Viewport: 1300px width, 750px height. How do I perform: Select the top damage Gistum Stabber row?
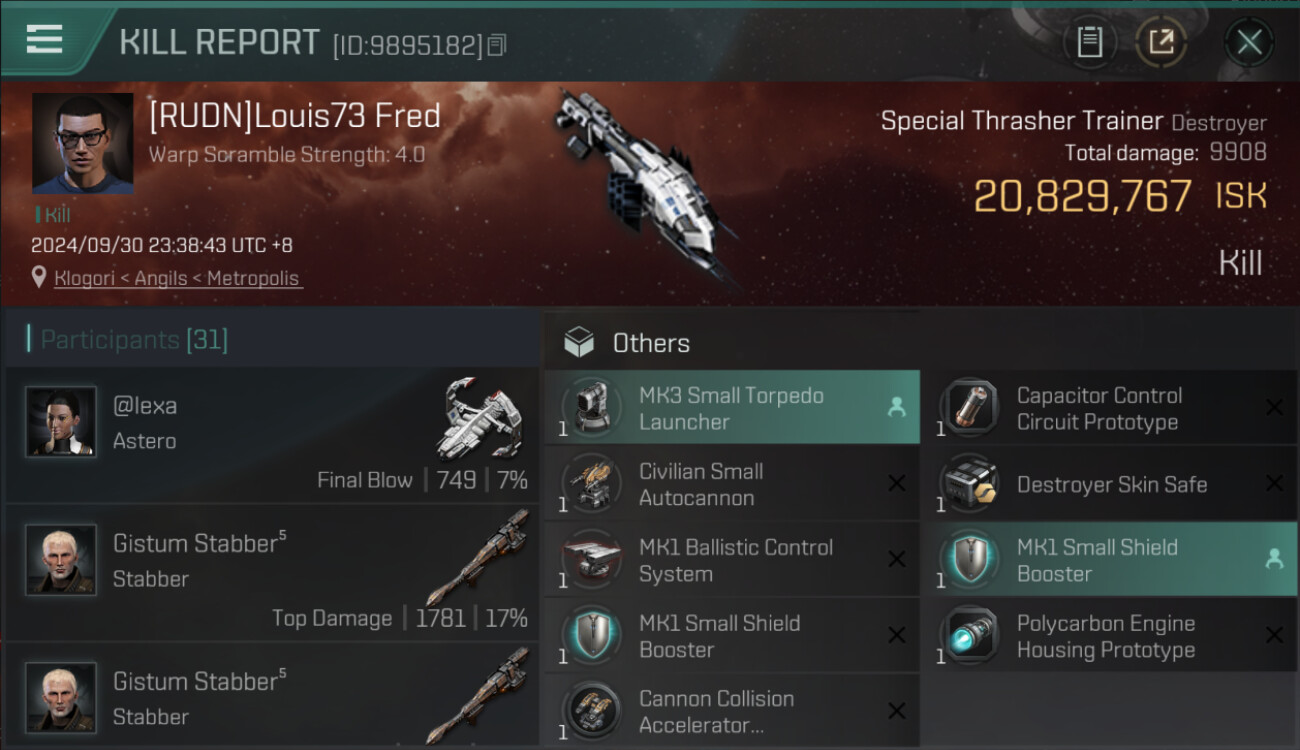272,573
